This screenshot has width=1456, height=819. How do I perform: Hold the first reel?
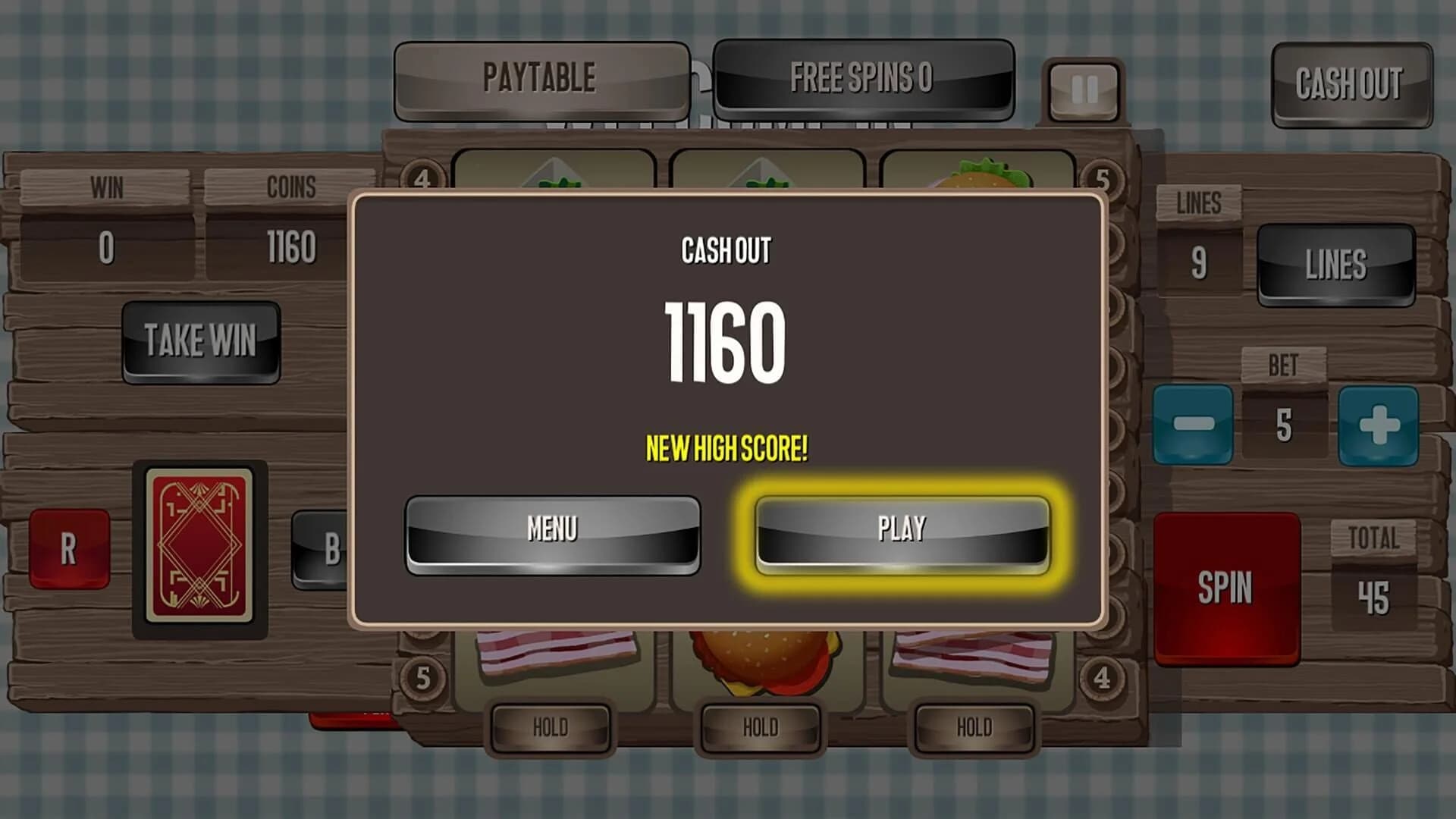552,726
